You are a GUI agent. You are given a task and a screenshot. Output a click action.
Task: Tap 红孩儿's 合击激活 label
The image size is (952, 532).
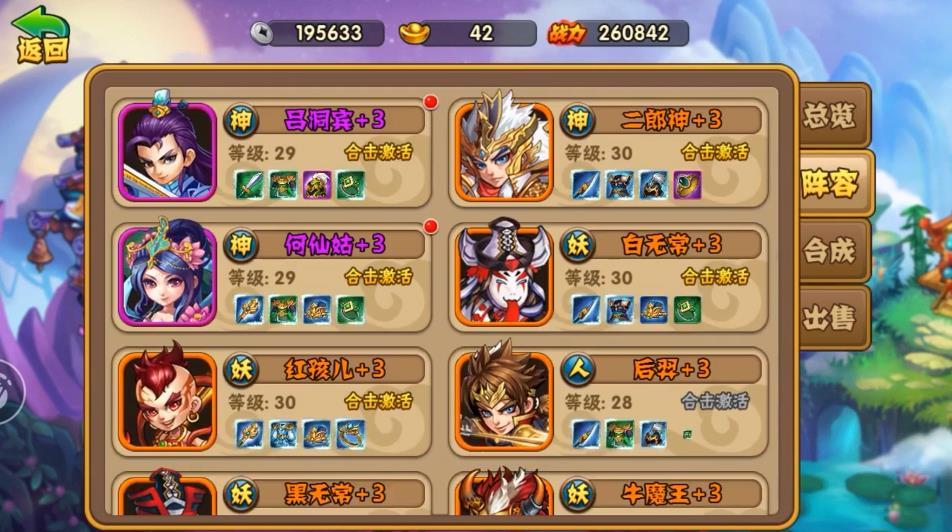[x=379, y=401]
